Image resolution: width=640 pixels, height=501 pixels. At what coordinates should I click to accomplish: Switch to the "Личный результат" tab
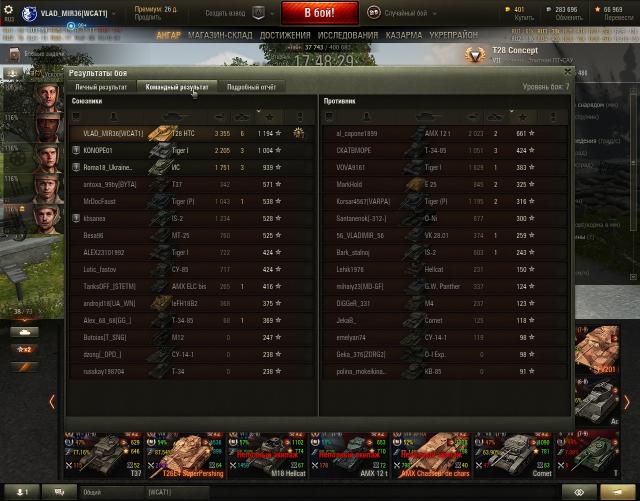101,87
